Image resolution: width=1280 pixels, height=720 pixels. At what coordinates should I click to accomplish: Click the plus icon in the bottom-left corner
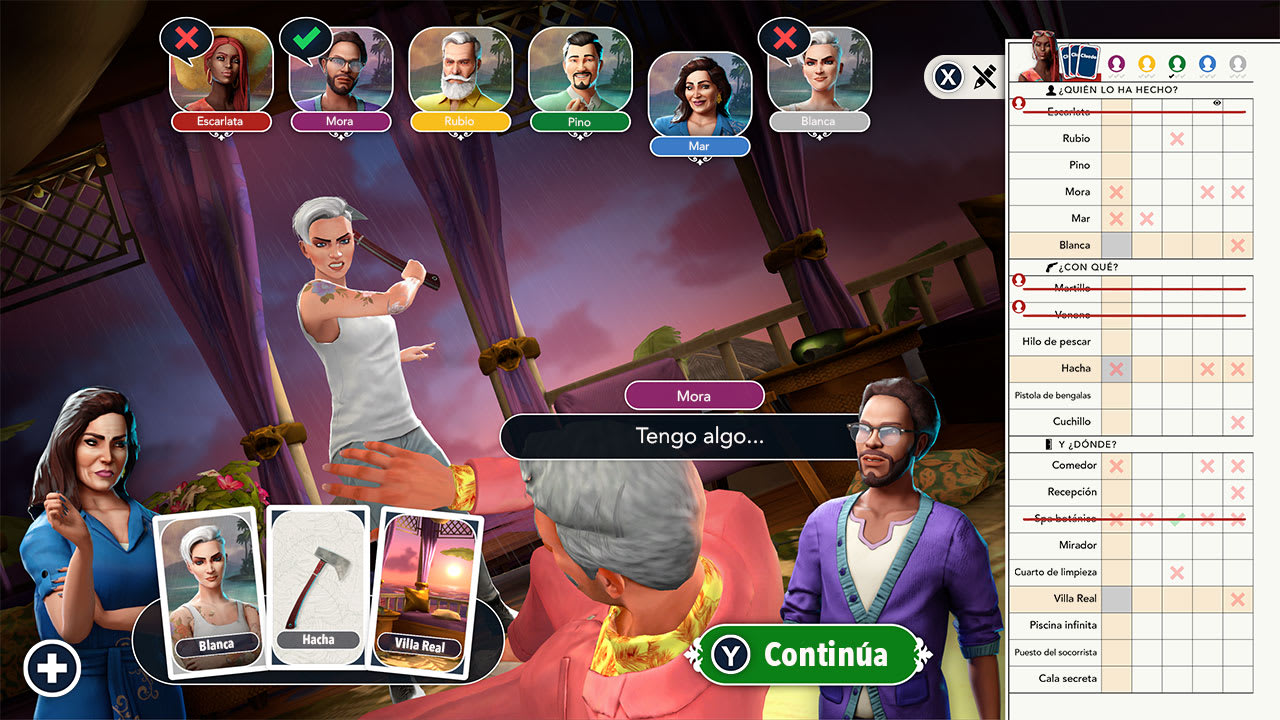(x=52, y=667)
